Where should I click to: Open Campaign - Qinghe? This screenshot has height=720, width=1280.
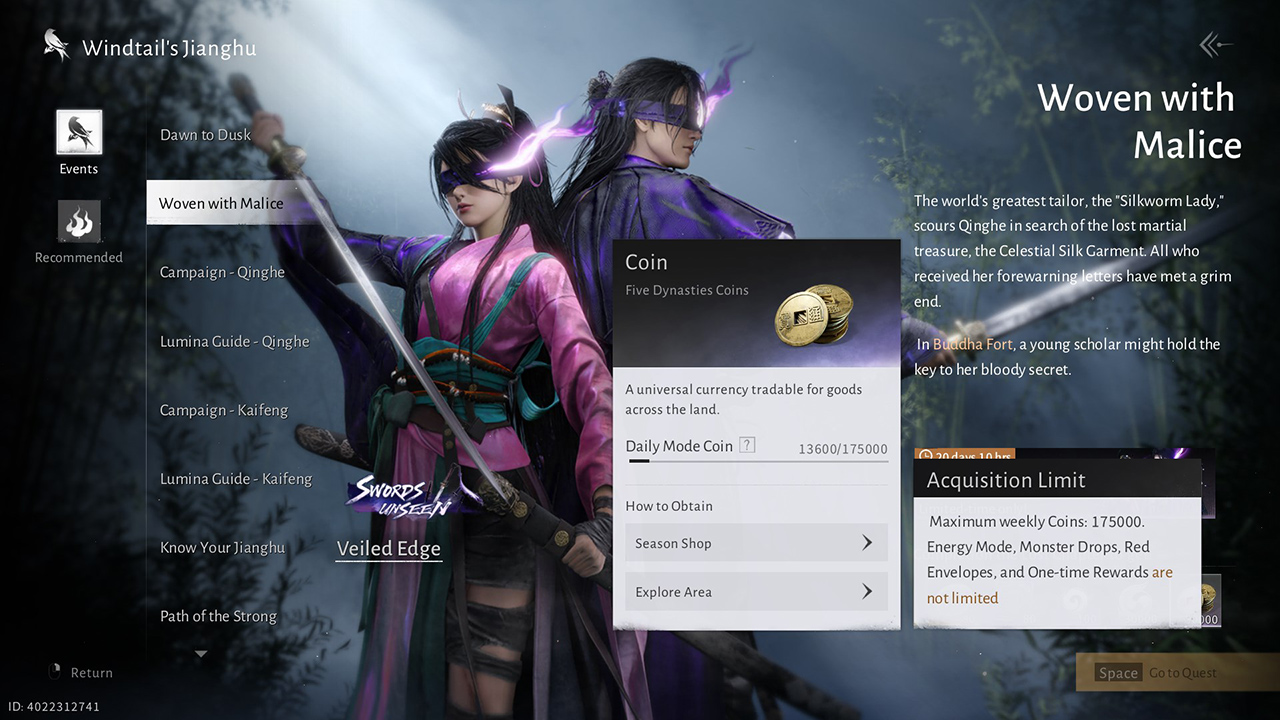222,272
